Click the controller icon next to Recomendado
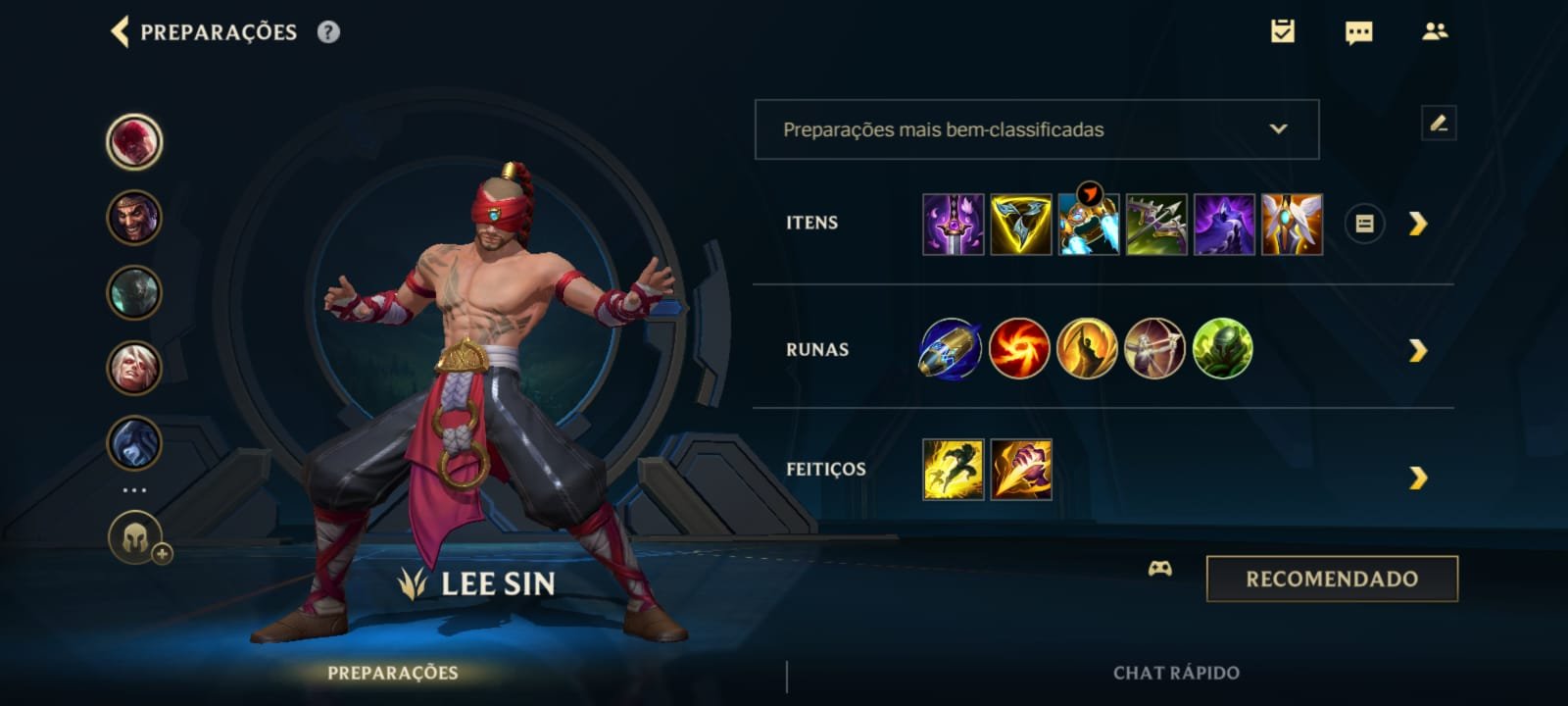 coord(1159,570)
